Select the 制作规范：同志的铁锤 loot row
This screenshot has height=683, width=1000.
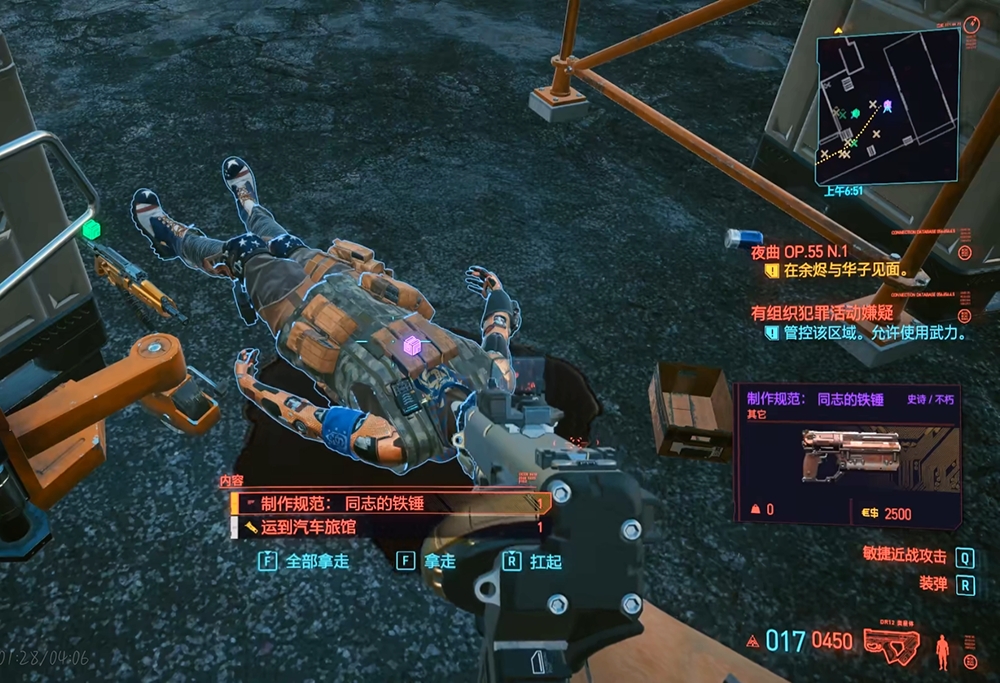390,504
